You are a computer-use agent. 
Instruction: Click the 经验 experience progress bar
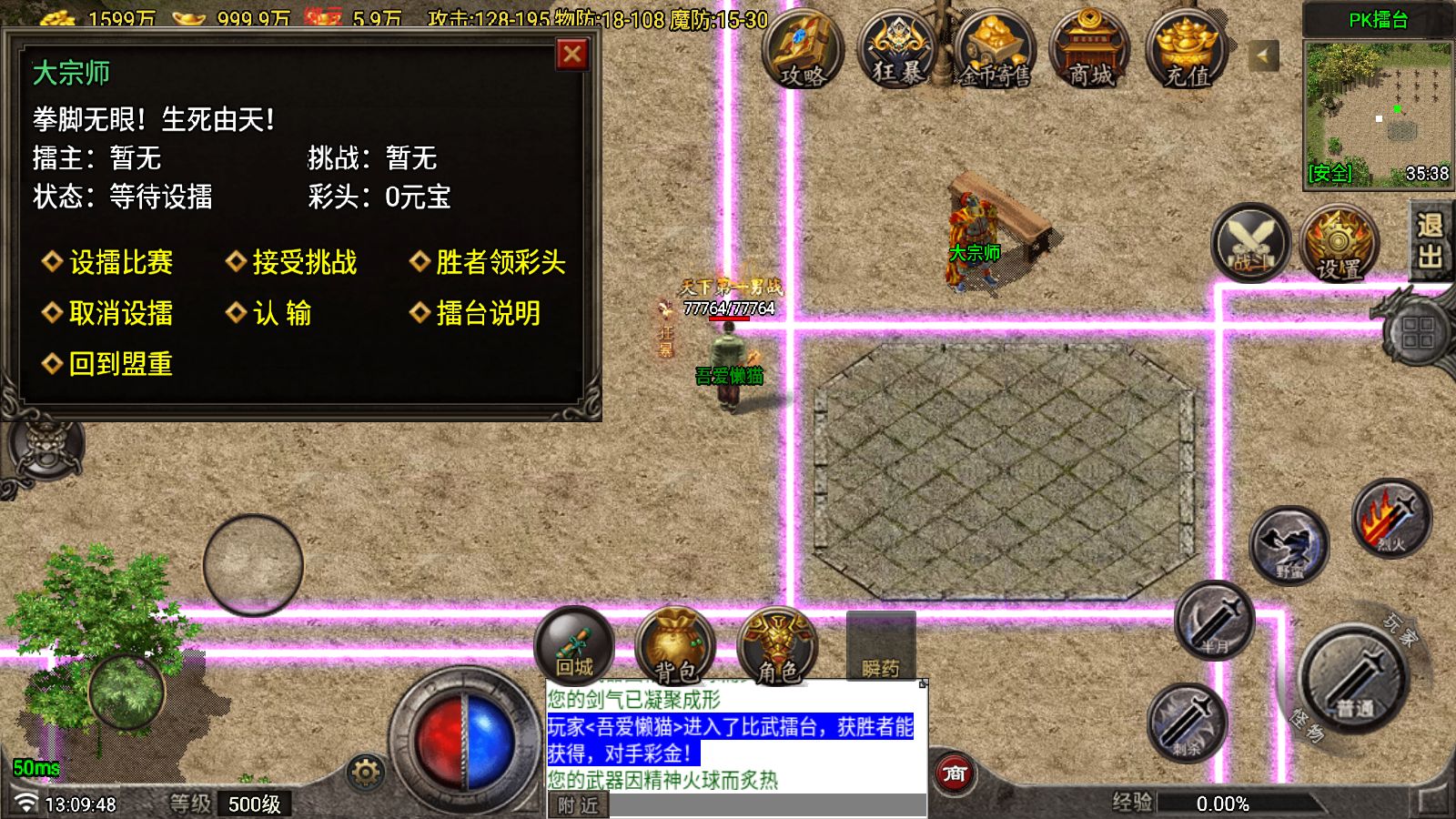point(1210,803)
